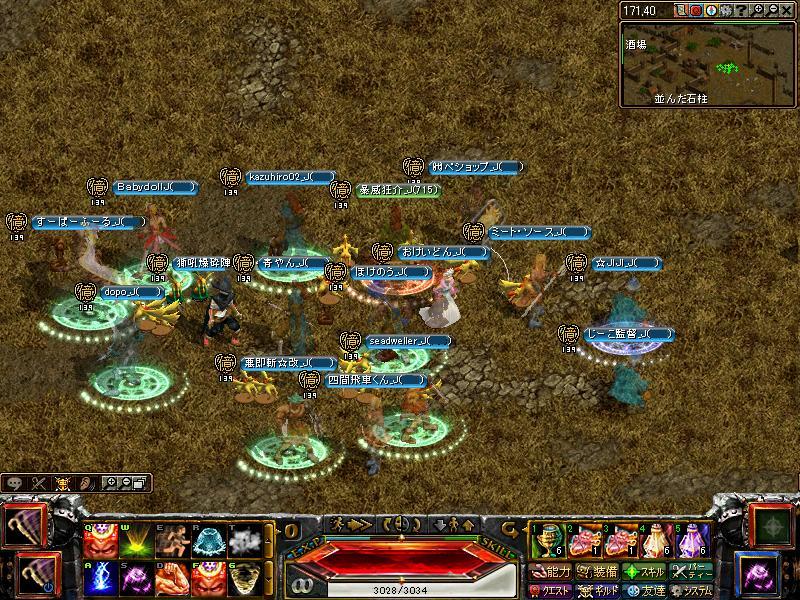Open the ギルド (guild) window
Viewport: 800px width, 600px height.
pyautogui.click(x=596, y=590)
